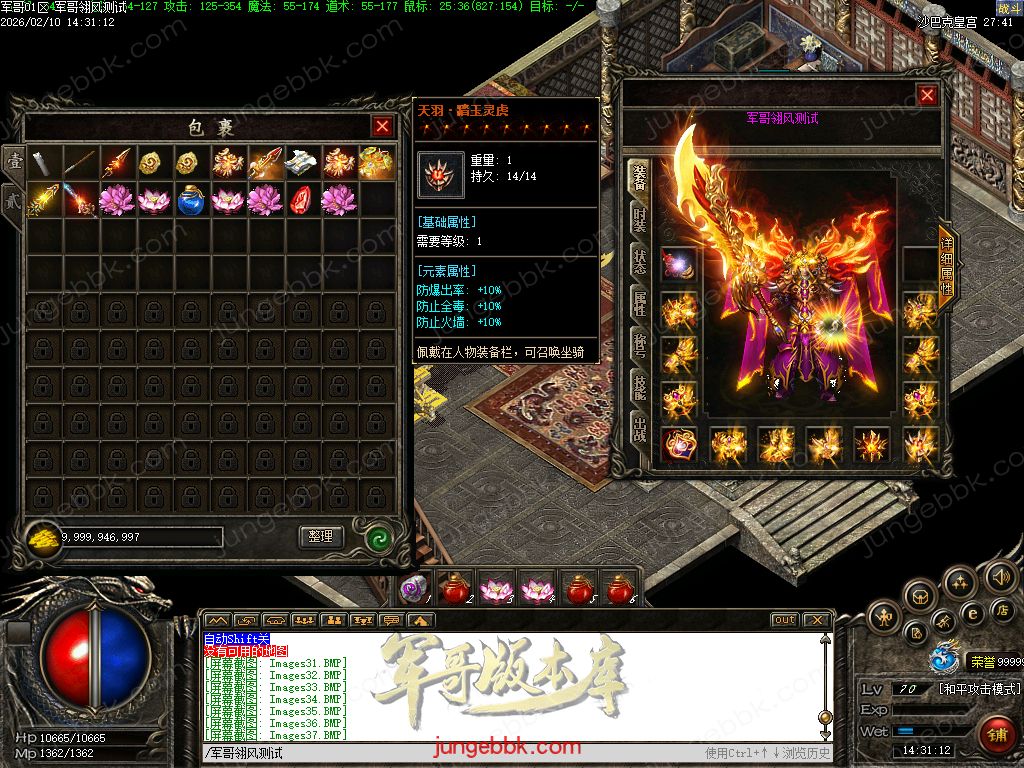Click the 整理 sort button
The width and height of the screenshot is (1024, 768).
tap(321, 537)
